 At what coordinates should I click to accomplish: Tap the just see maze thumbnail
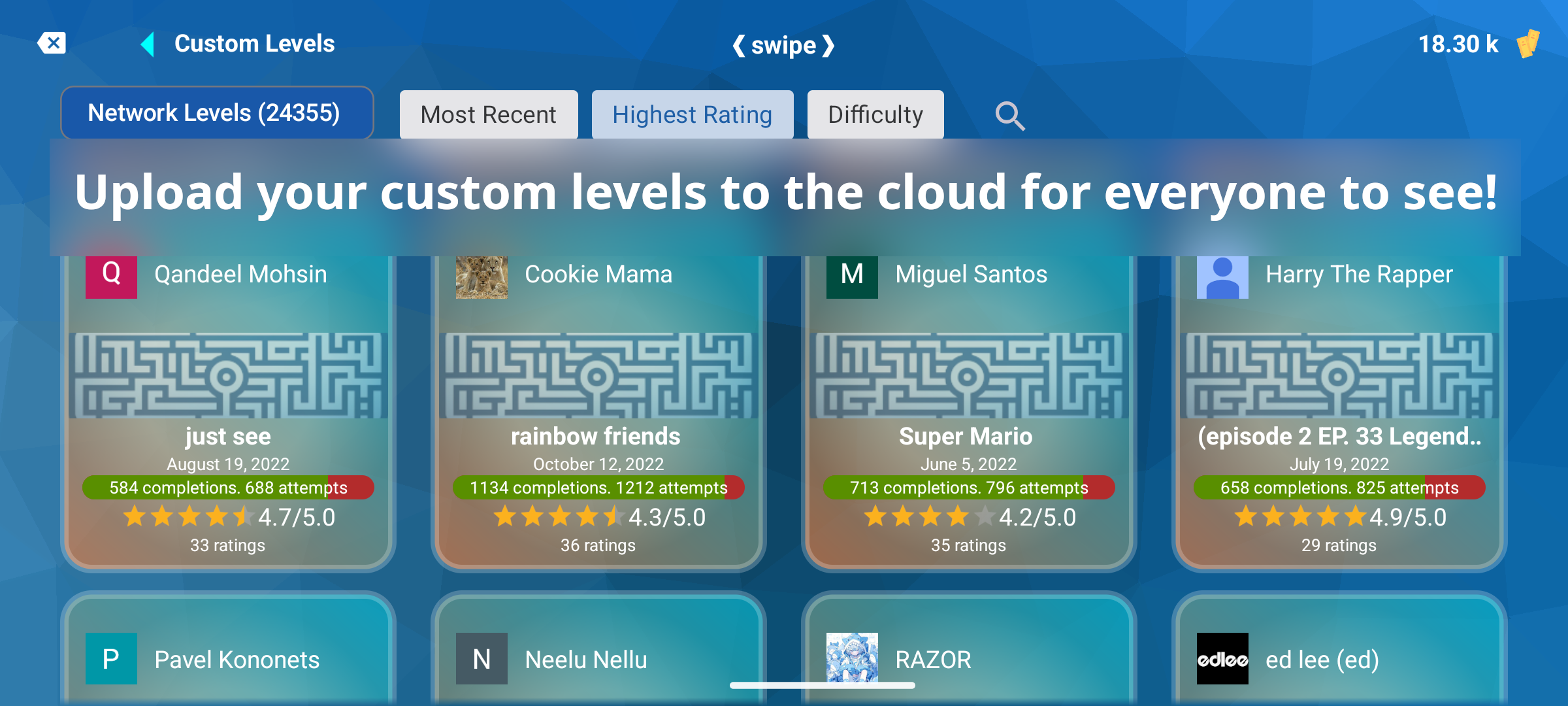[x=228, y=375]
